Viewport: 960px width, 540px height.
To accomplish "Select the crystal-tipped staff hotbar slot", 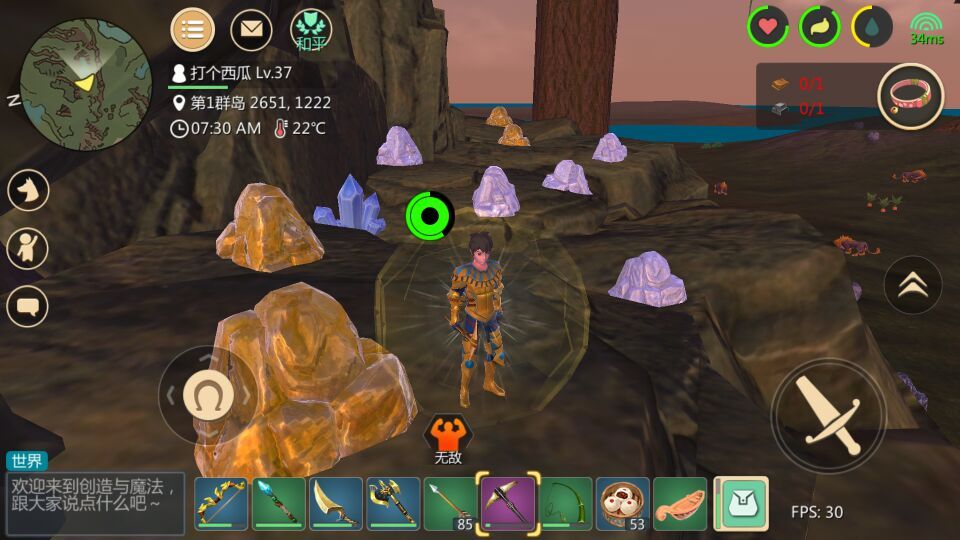I will click(279, 503).
